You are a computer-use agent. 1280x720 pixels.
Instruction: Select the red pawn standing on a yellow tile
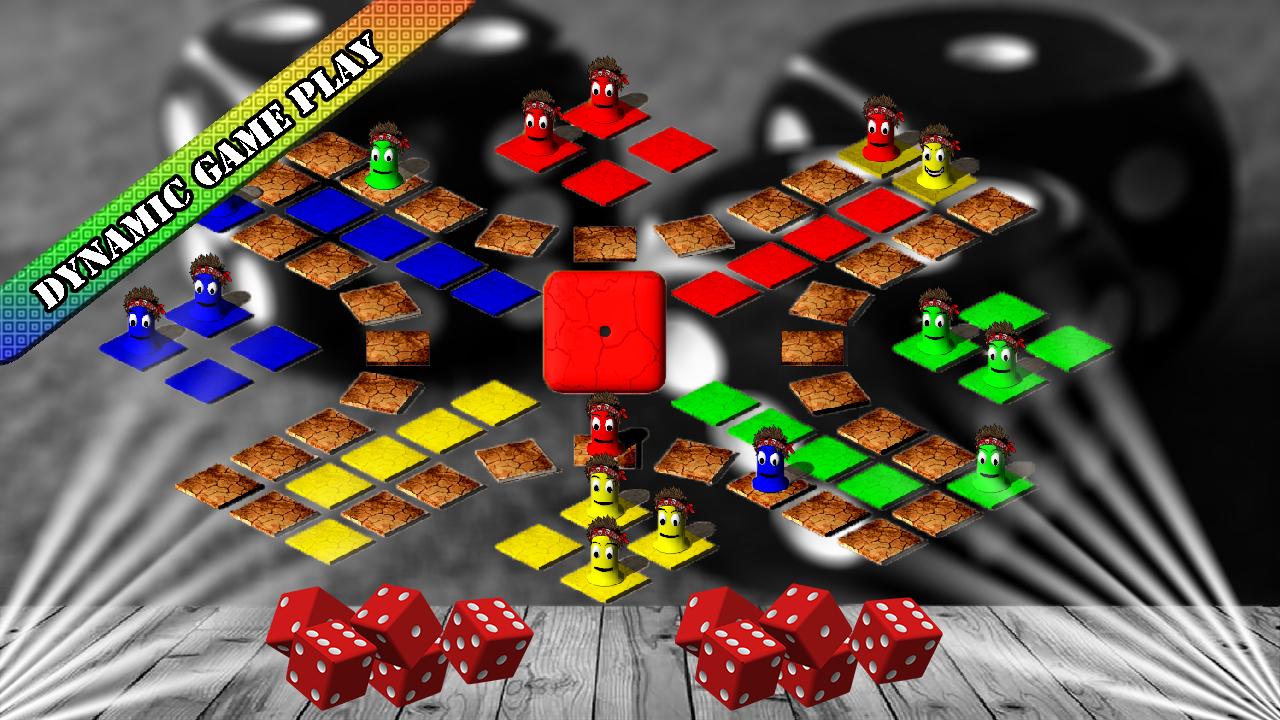[x=880, y=133]
